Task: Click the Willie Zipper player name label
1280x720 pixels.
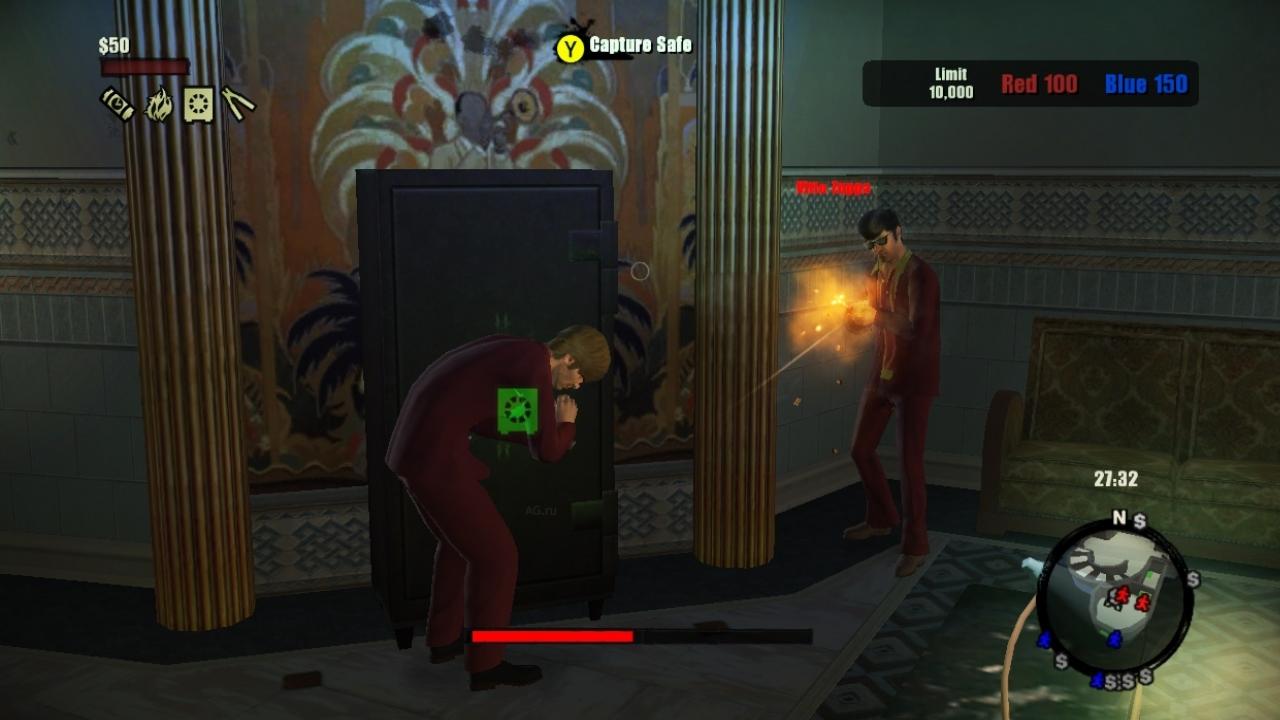Action: 831,187
